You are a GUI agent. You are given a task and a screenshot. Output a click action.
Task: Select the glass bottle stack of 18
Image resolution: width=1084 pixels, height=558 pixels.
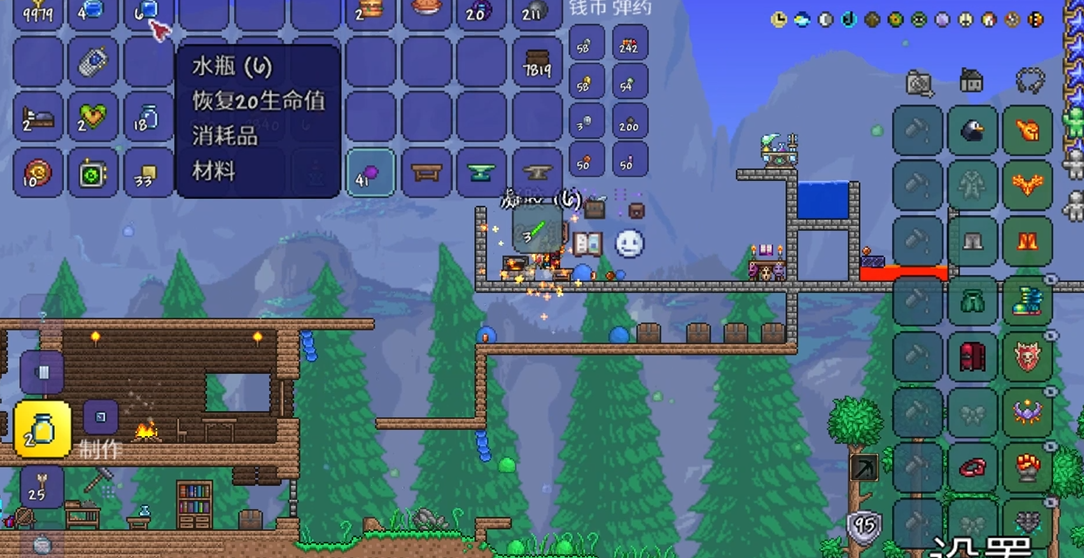148,118
